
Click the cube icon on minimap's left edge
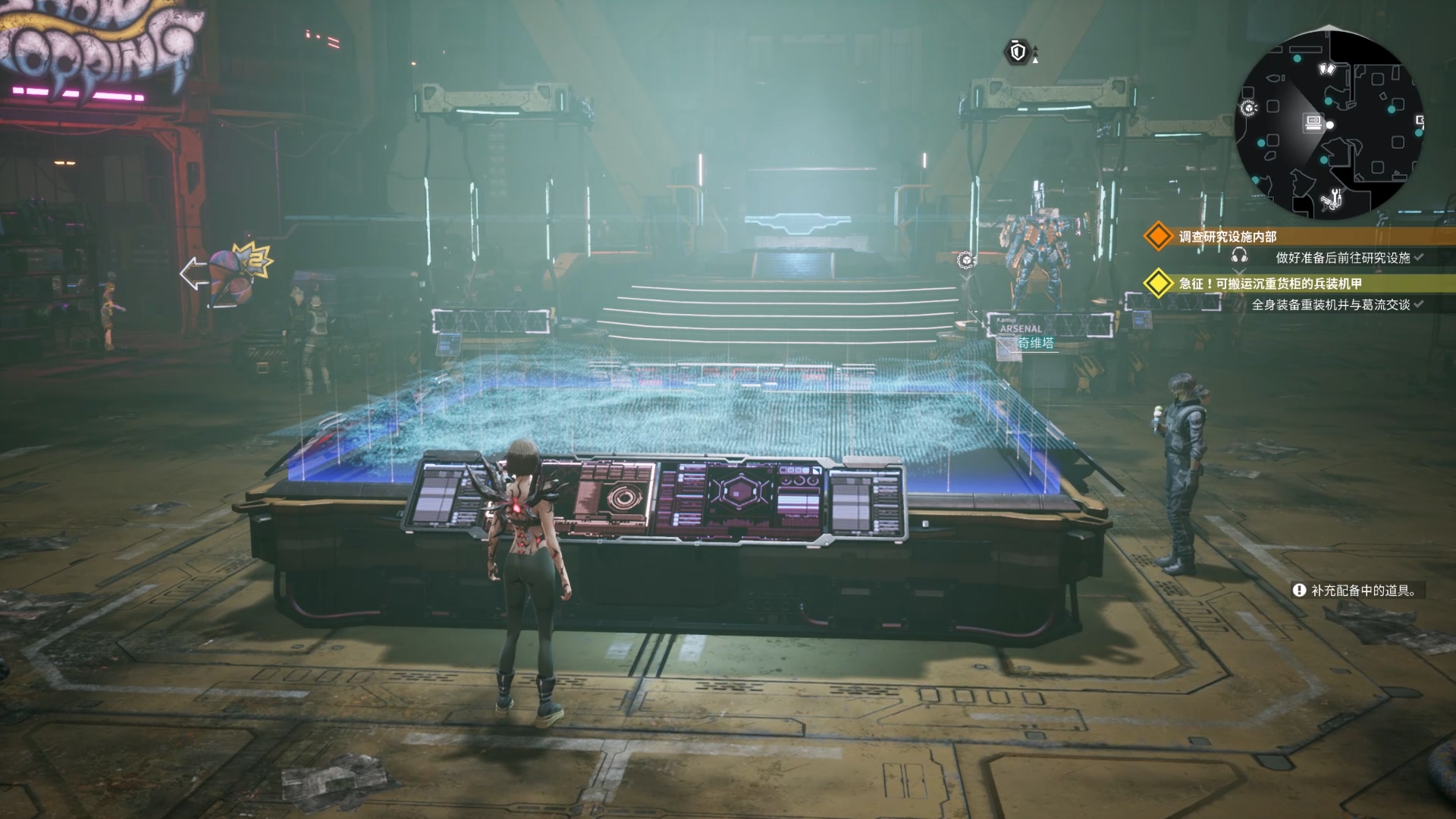pyautogui.click(x=1247, y=108)
